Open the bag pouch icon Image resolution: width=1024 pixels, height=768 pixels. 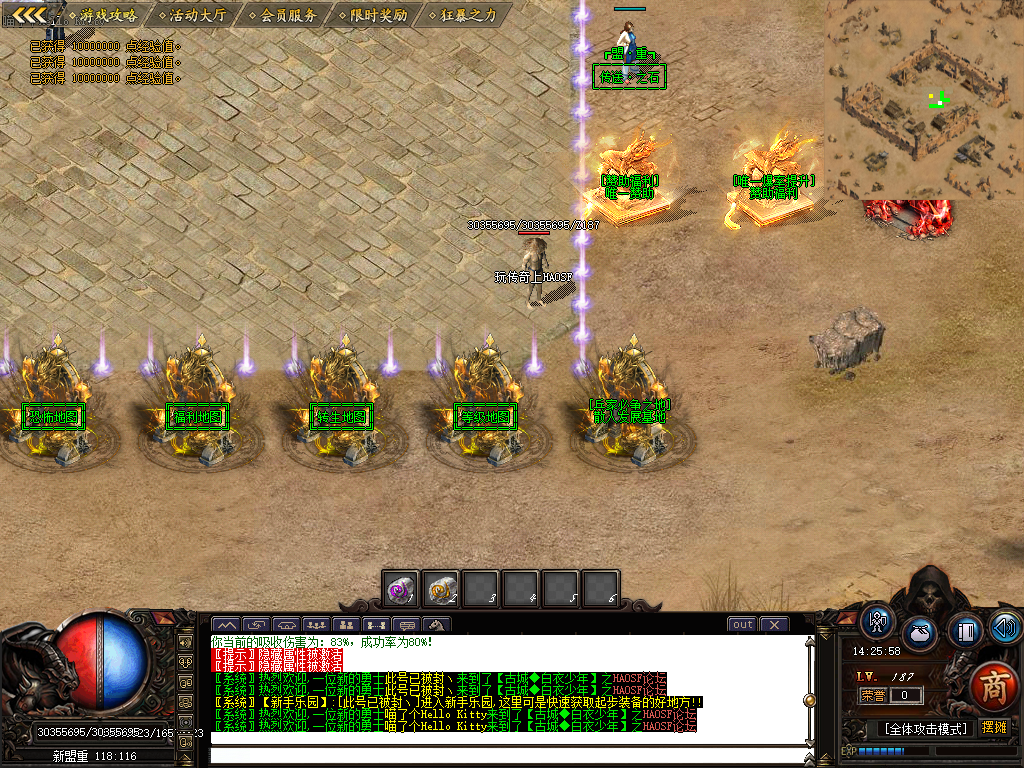(920, 634)
